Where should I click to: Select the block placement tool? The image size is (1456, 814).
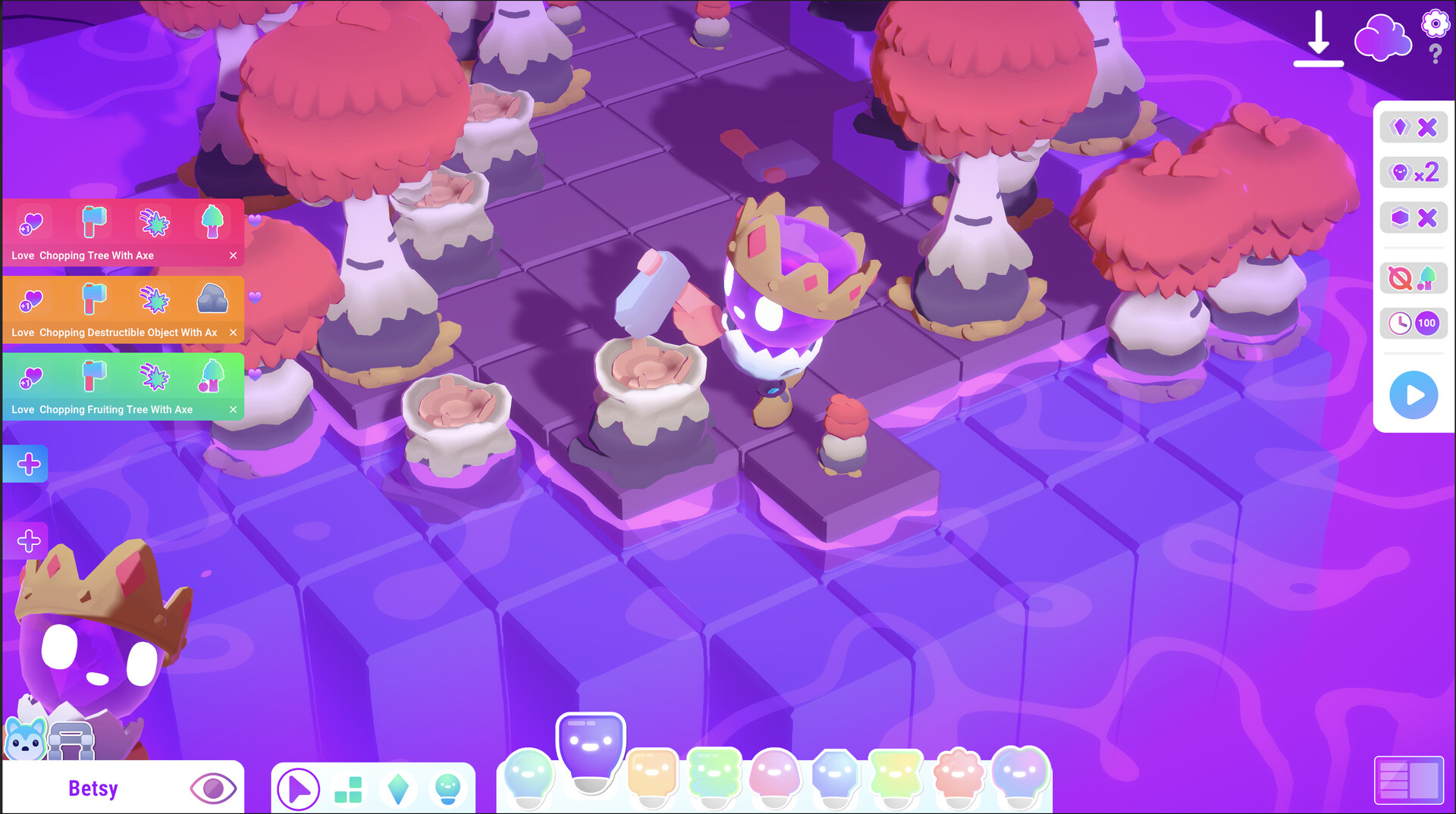pyautogui.click(x=348, y=789)
